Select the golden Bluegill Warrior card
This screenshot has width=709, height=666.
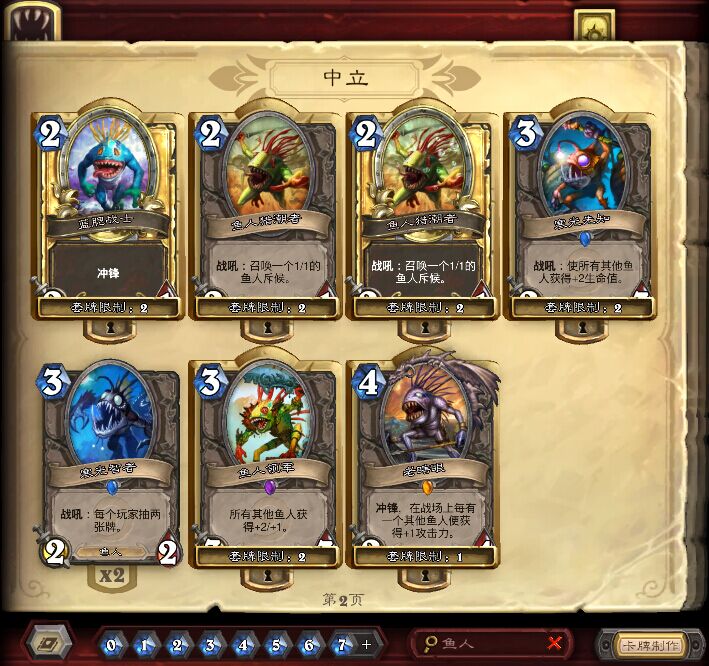click(106, 210)
